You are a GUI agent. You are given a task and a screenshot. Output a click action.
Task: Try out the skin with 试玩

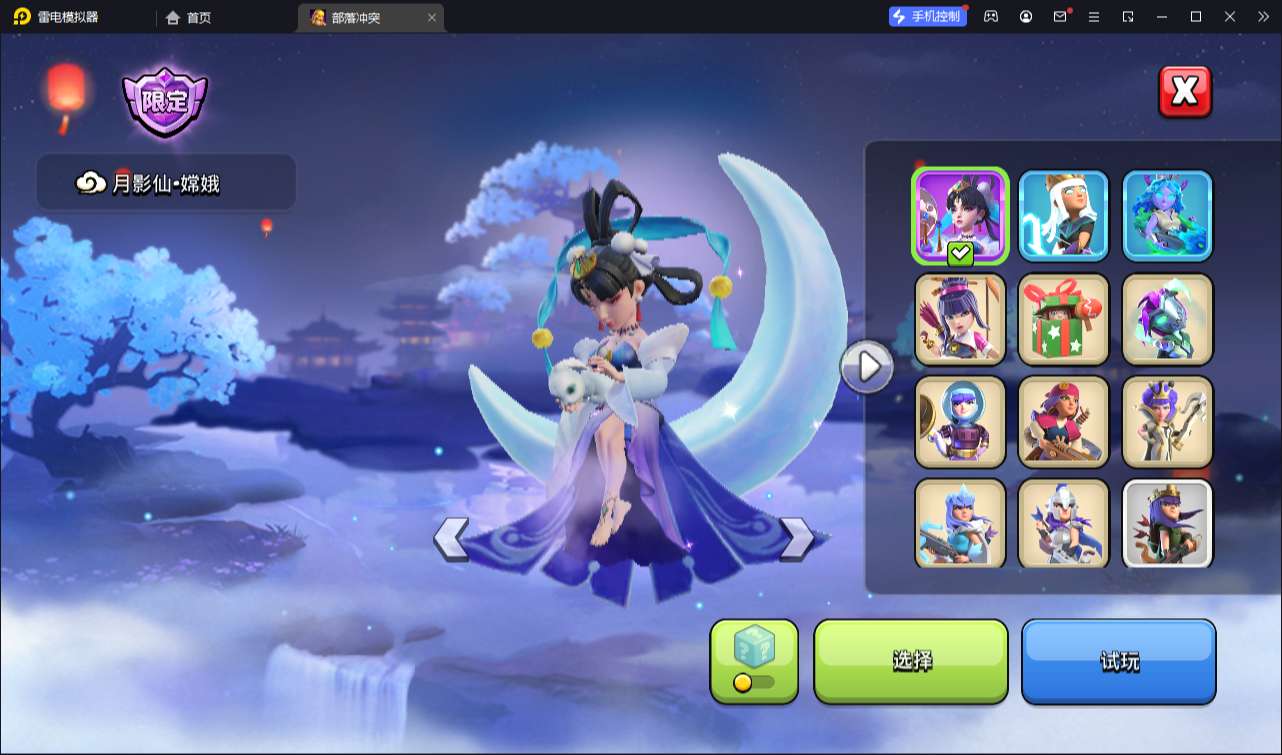pyautogui.click(x=1118, y=661)
